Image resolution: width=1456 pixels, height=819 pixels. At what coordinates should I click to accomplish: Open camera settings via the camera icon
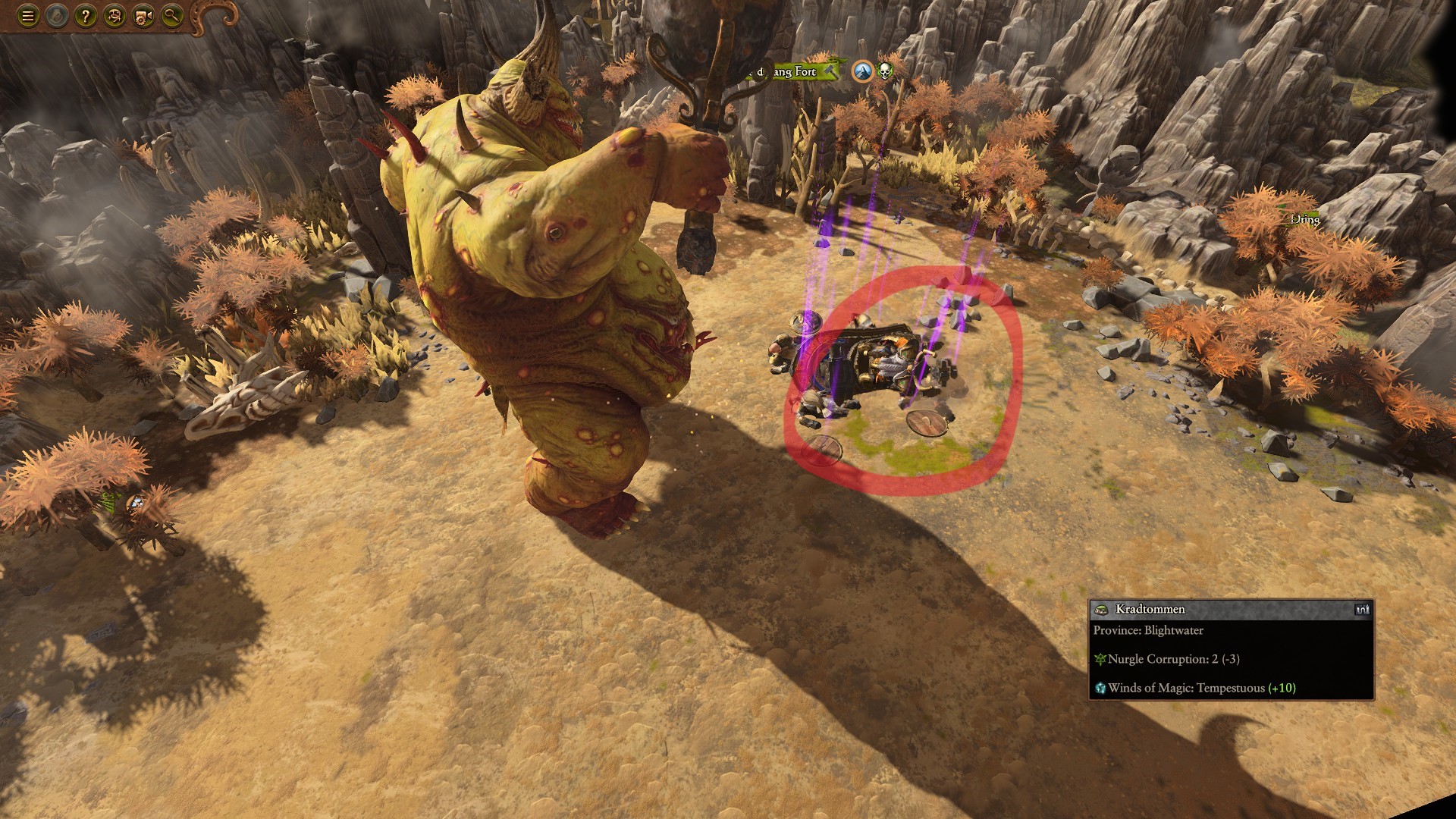tap(144, 14)
